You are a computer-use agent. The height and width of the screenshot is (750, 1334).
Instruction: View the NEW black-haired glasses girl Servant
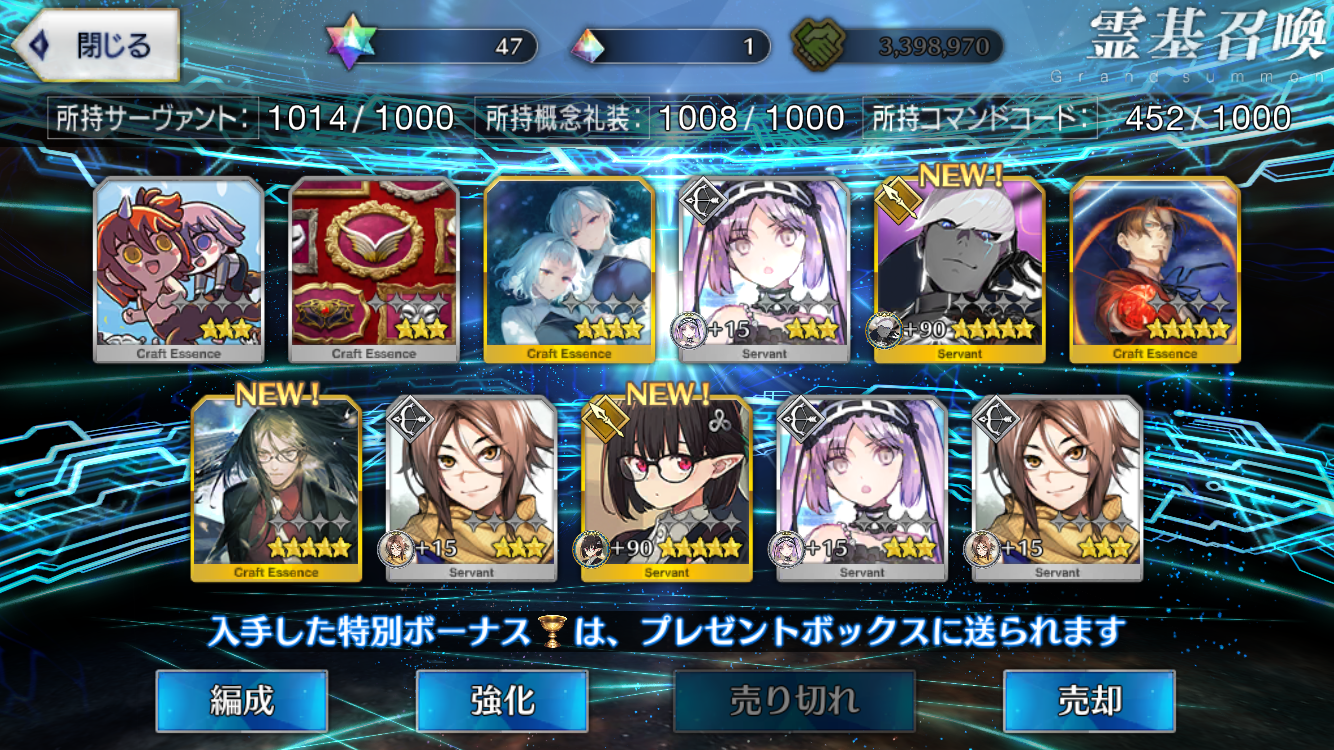[x=666, y=488]
